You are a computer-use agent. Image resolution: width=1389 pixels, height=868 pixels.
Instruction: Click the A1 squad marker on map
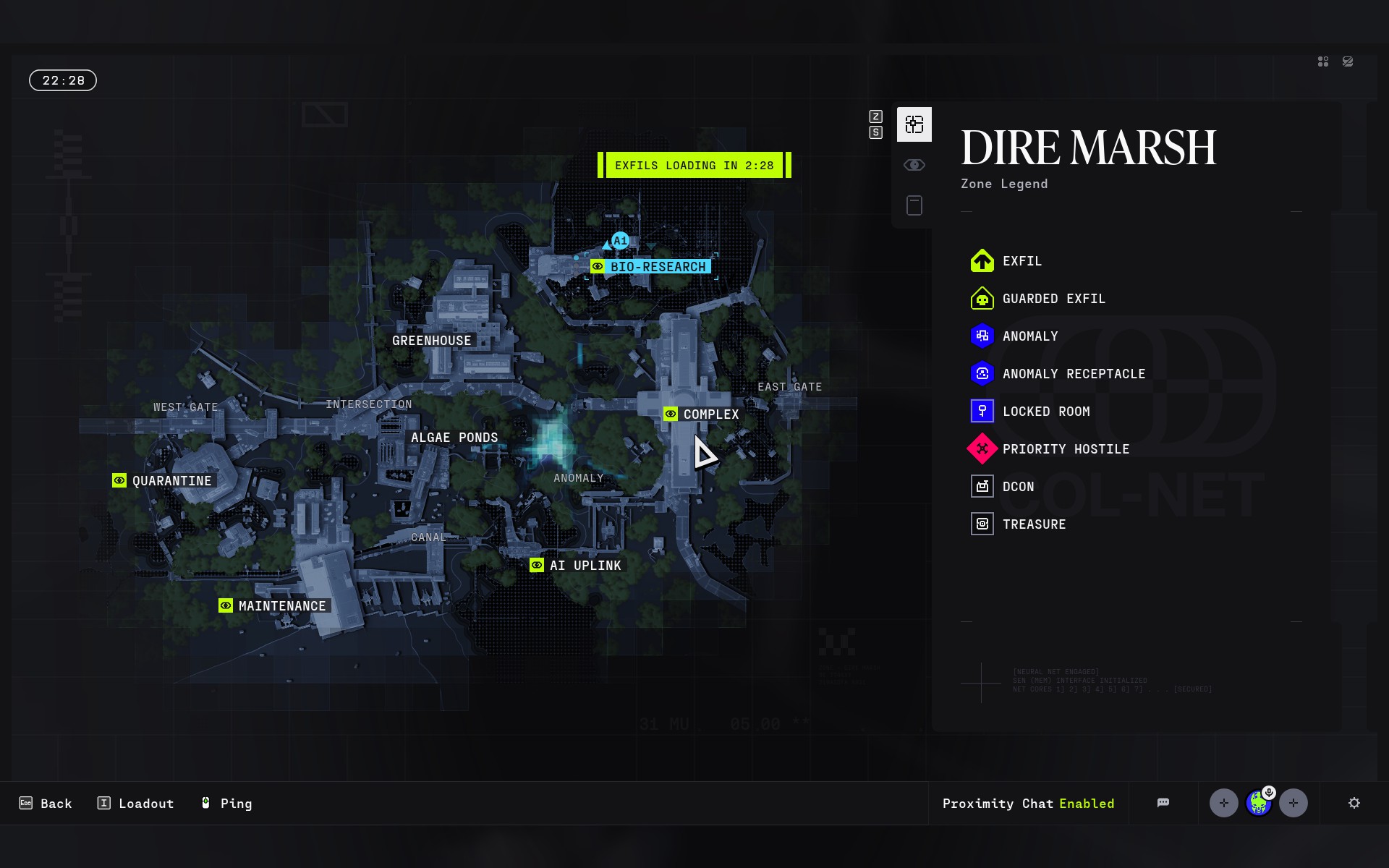pyautogui.click(x=620, y=241)
